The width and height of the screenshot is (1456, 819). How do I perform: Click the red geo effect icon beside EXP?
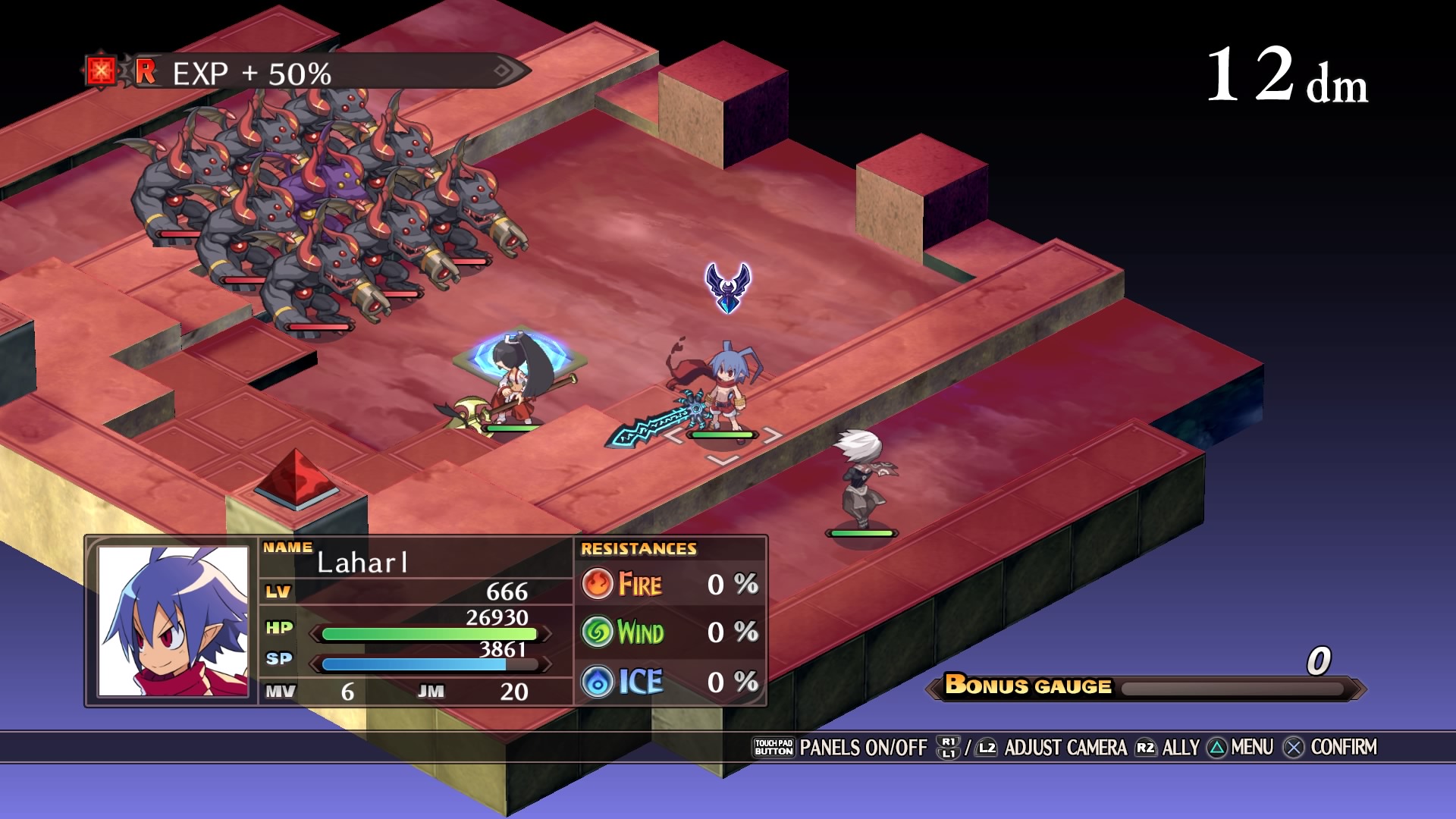tap(100, 71)
